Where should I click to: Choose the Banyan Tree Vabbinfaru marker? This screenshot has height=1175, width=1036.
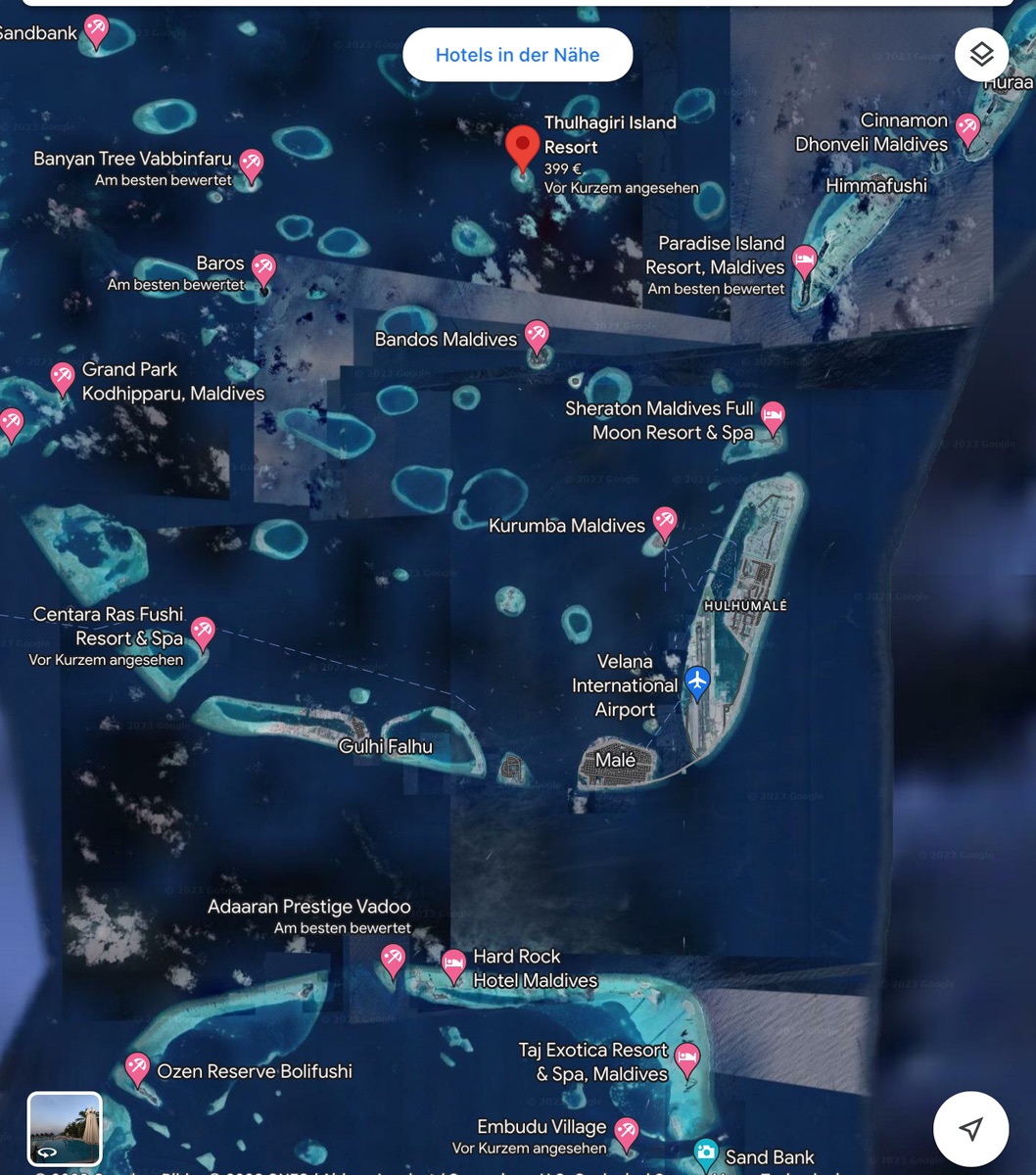pos(252,164)
